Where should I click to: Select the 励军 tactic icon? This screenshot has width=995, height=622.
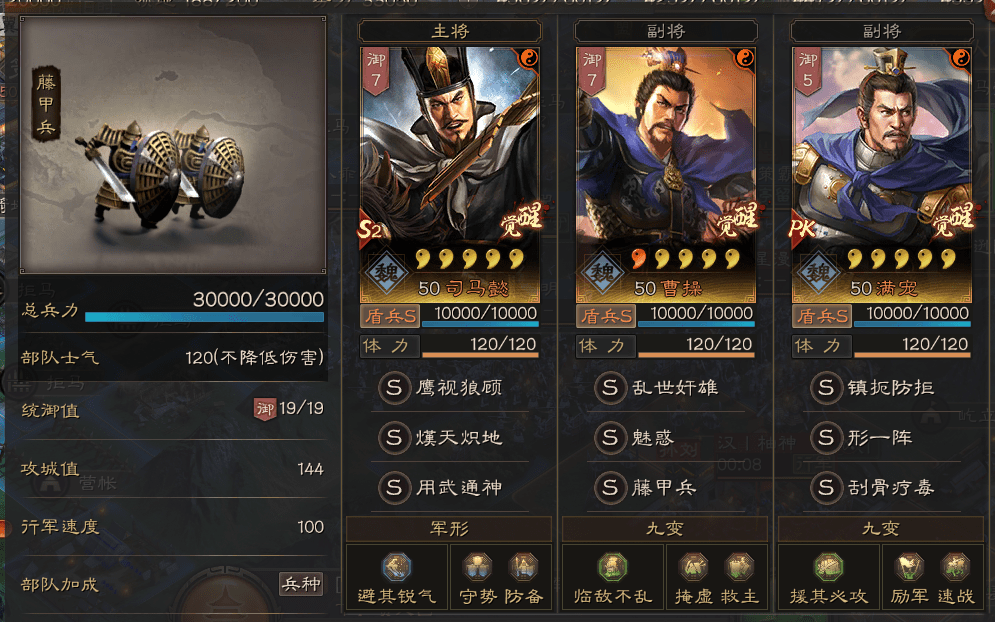pyautogui.click(x=907, y=568)
